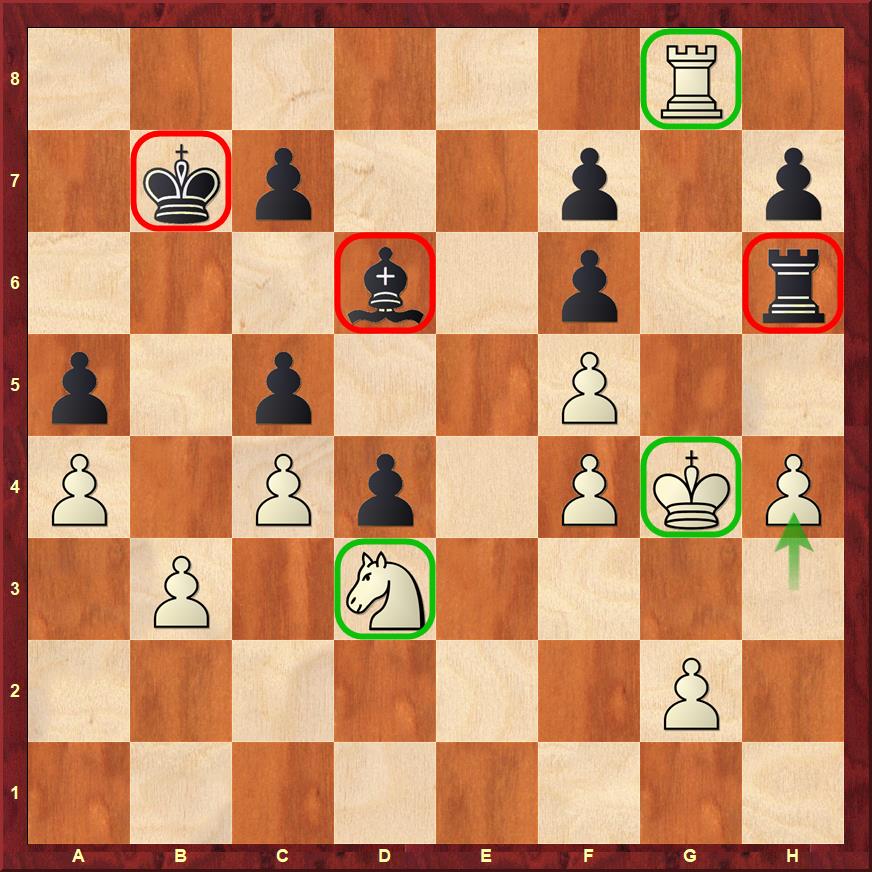This screenshot has height=872, width=872.
Task: Select the white king
Action: click(691, 487)
